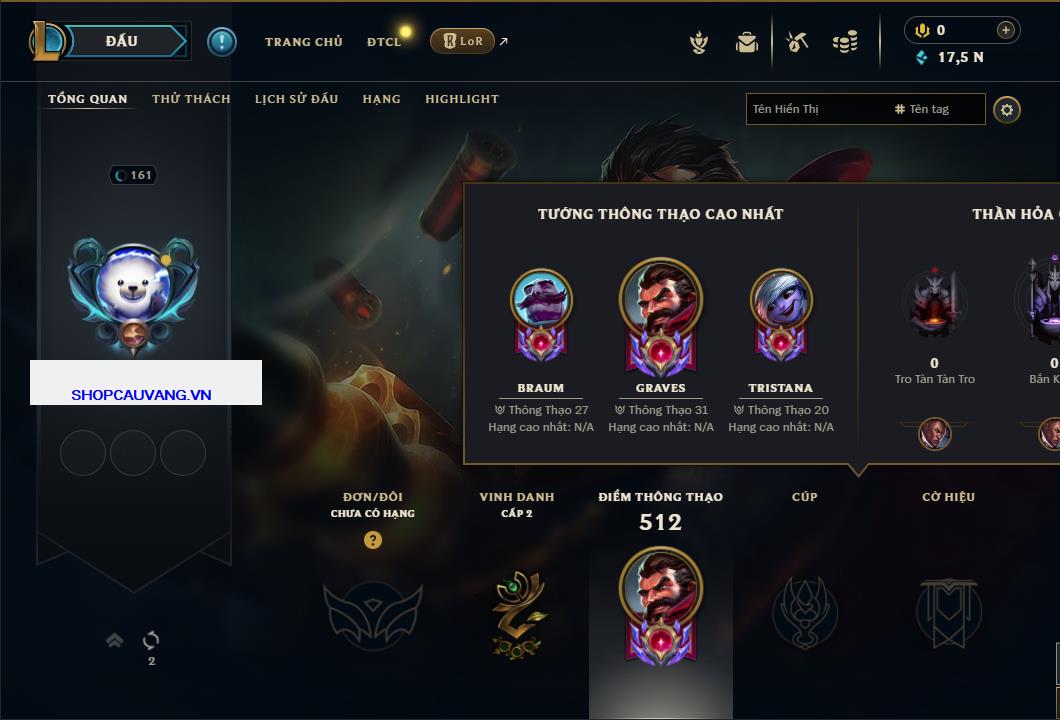Select the Tristana mastery champion icon
This screenshot has width=1060, height=720.
point(780,301)
